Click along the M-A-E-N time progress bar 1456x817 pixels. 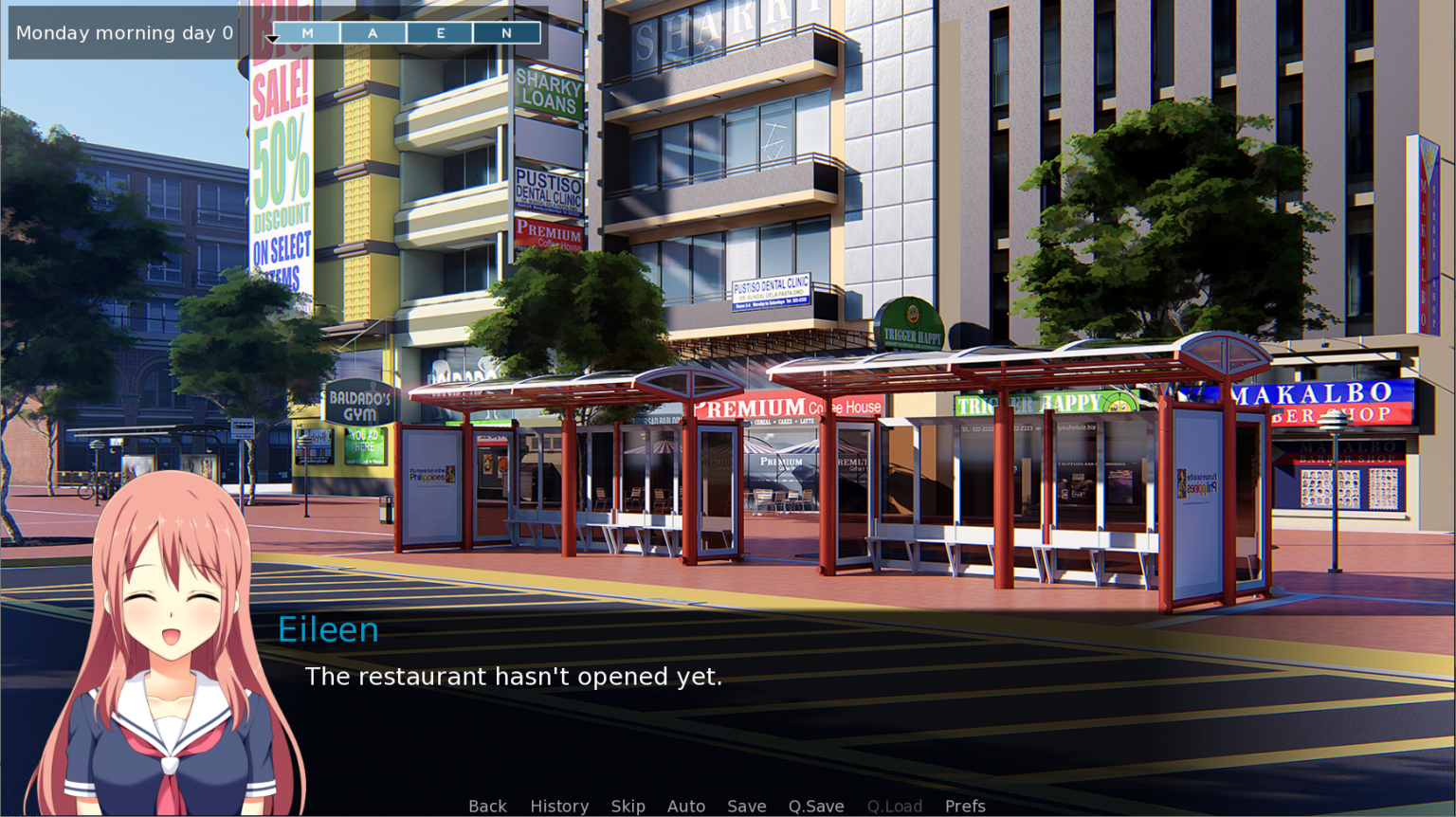[406, 32]
